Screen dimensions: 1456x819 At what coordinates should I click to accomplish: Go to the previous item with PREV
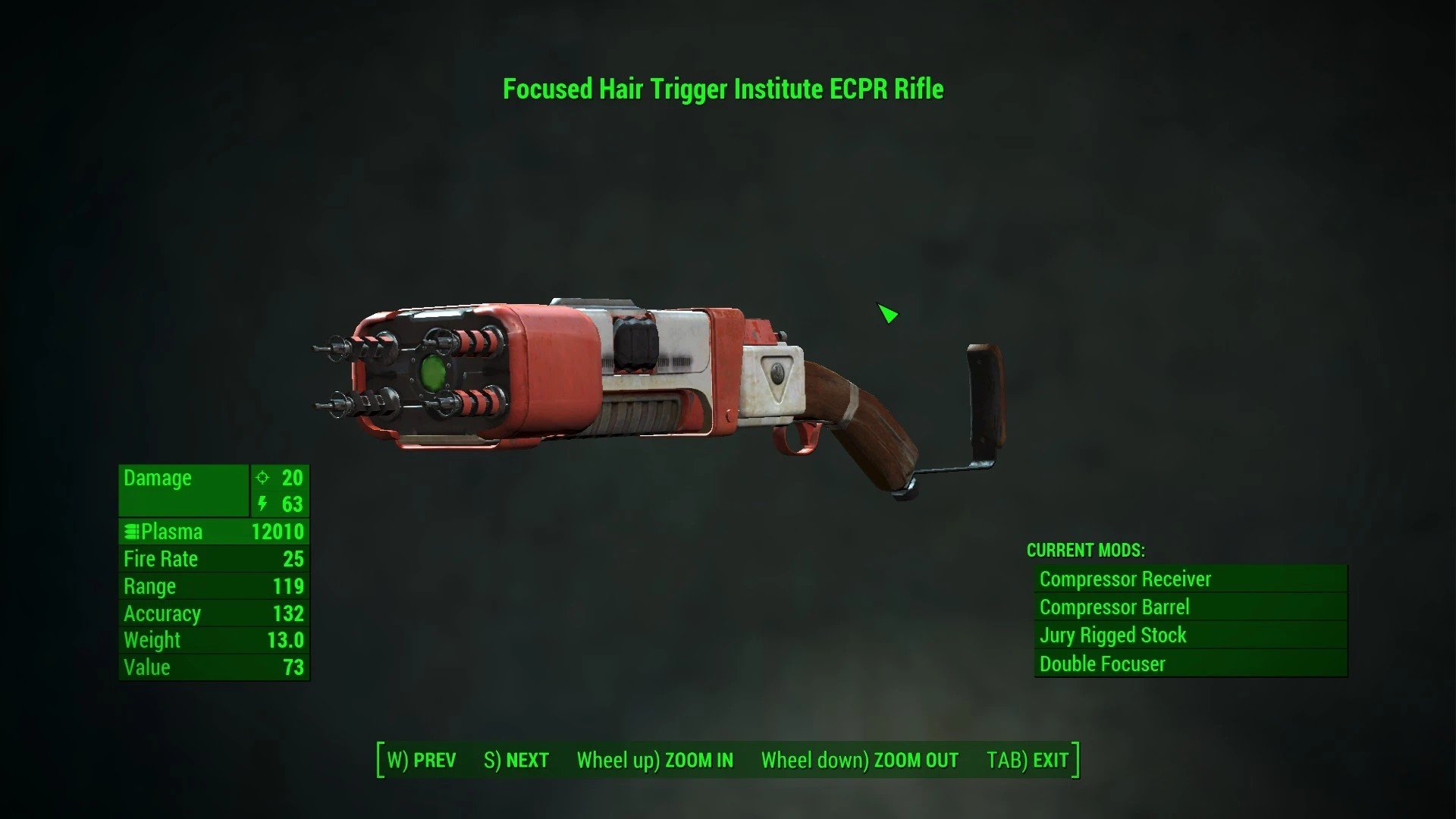click(422, 760)
